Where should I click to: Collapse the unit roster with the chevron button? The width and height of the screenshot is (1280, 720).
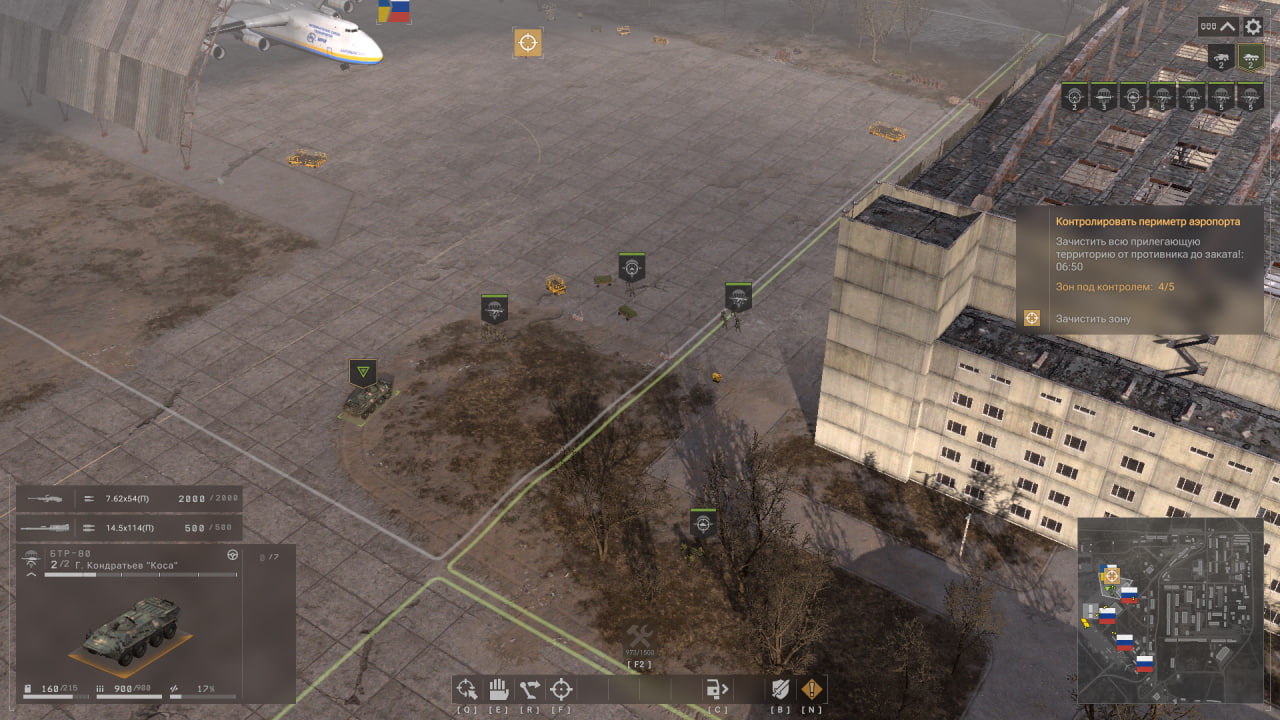coord(1228,27)
